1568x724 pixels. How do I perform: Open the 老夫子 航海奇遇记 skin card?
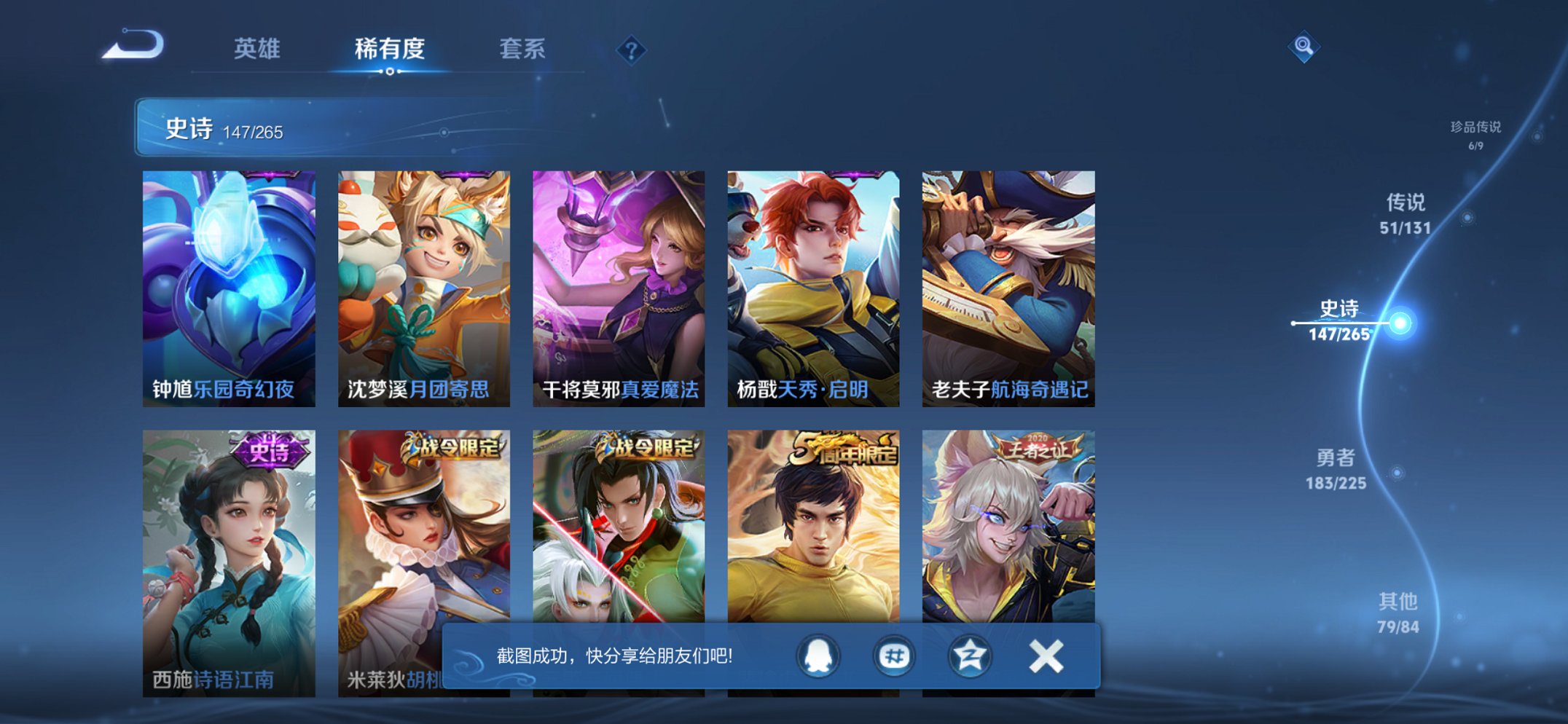tap(1008, 284)
